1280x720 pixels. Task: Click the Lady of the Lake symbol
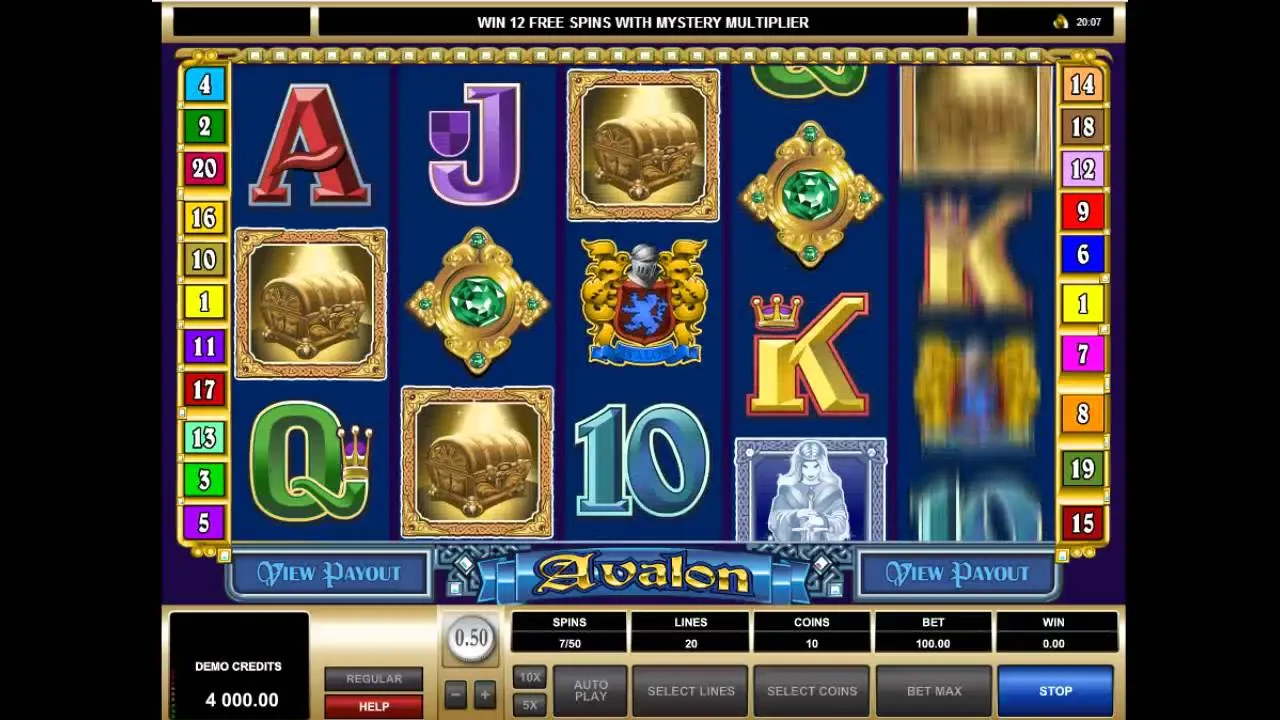810,490
